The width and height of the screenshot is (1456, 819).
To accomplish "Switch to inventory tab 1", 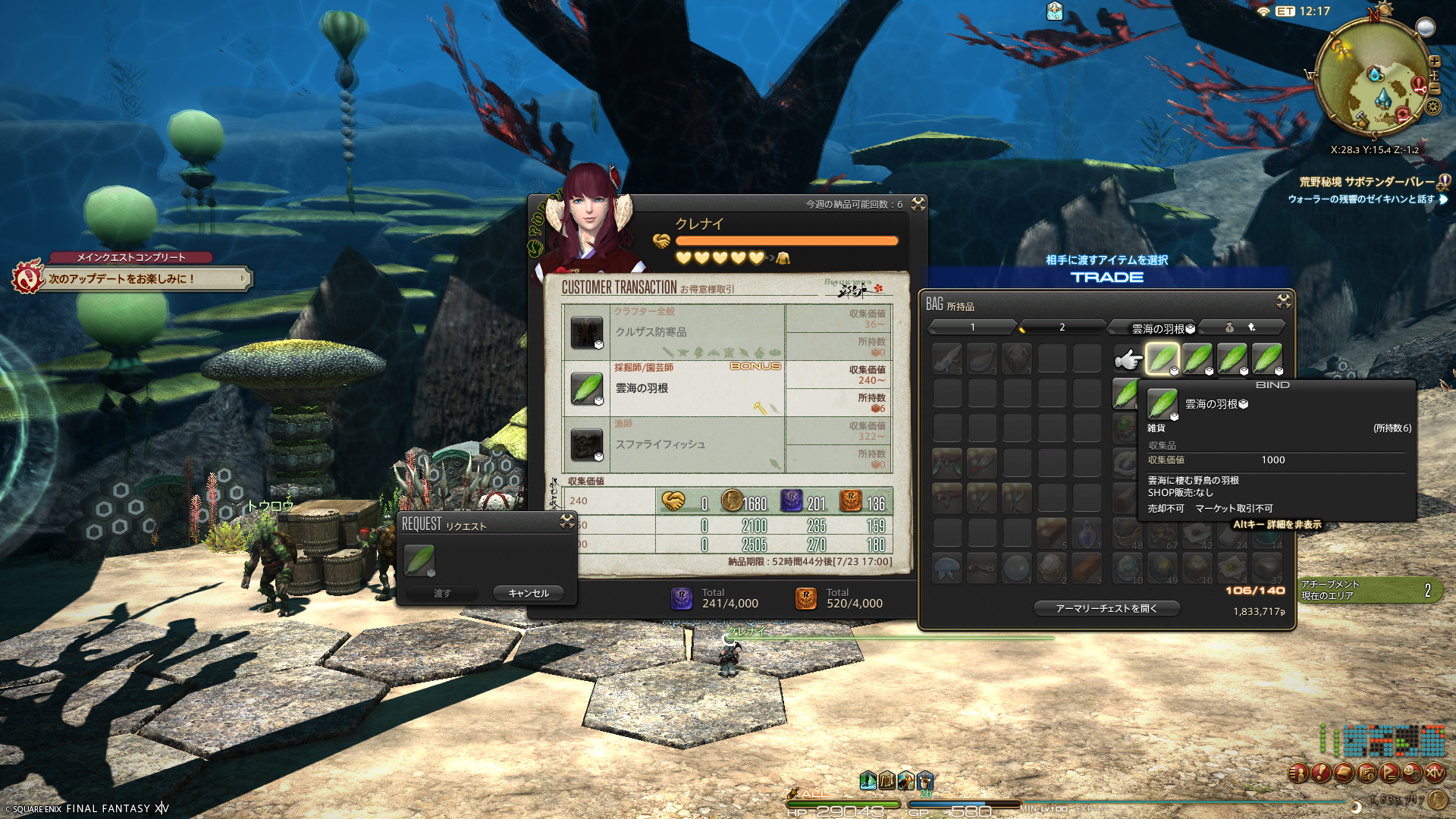I will pos(972,327).
